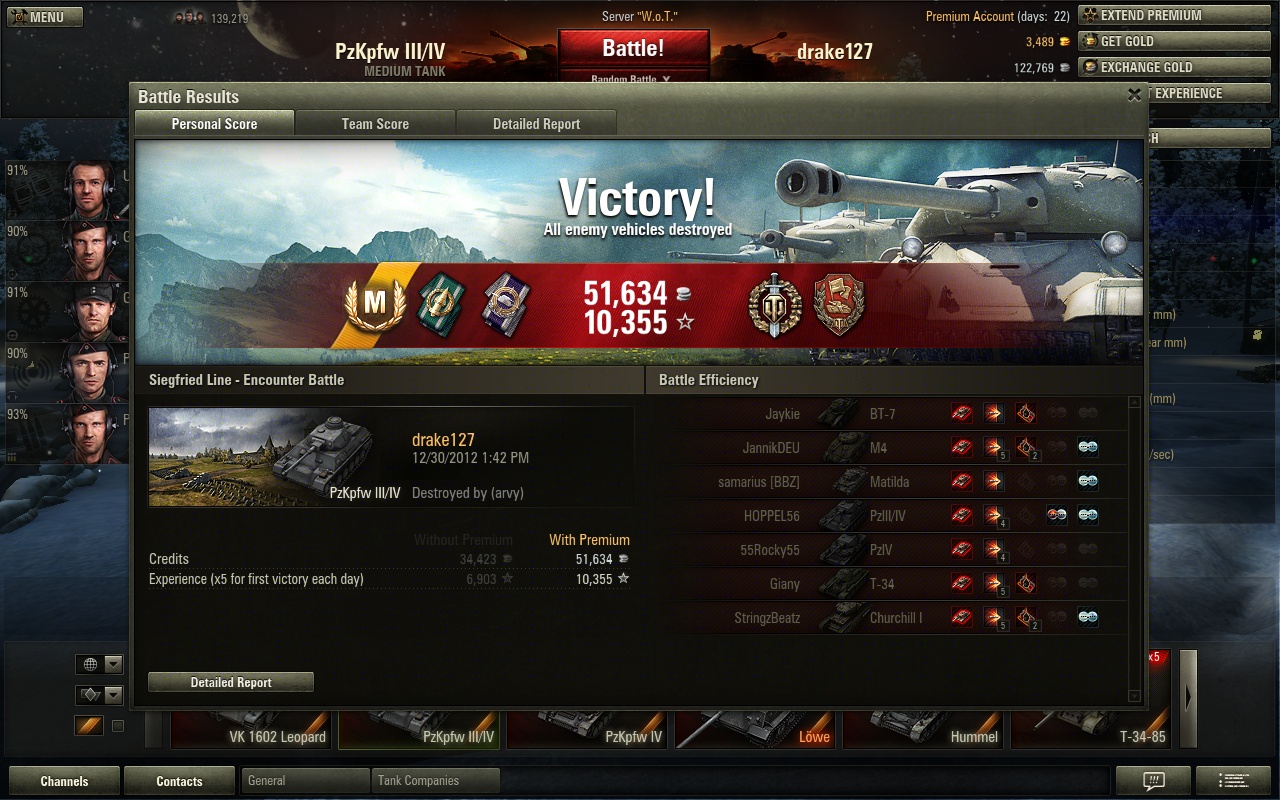The width and height of the screenshot is (1280, 800).
Task: Select the VK 1602 Leopard tank
Action: coord(250,730)
